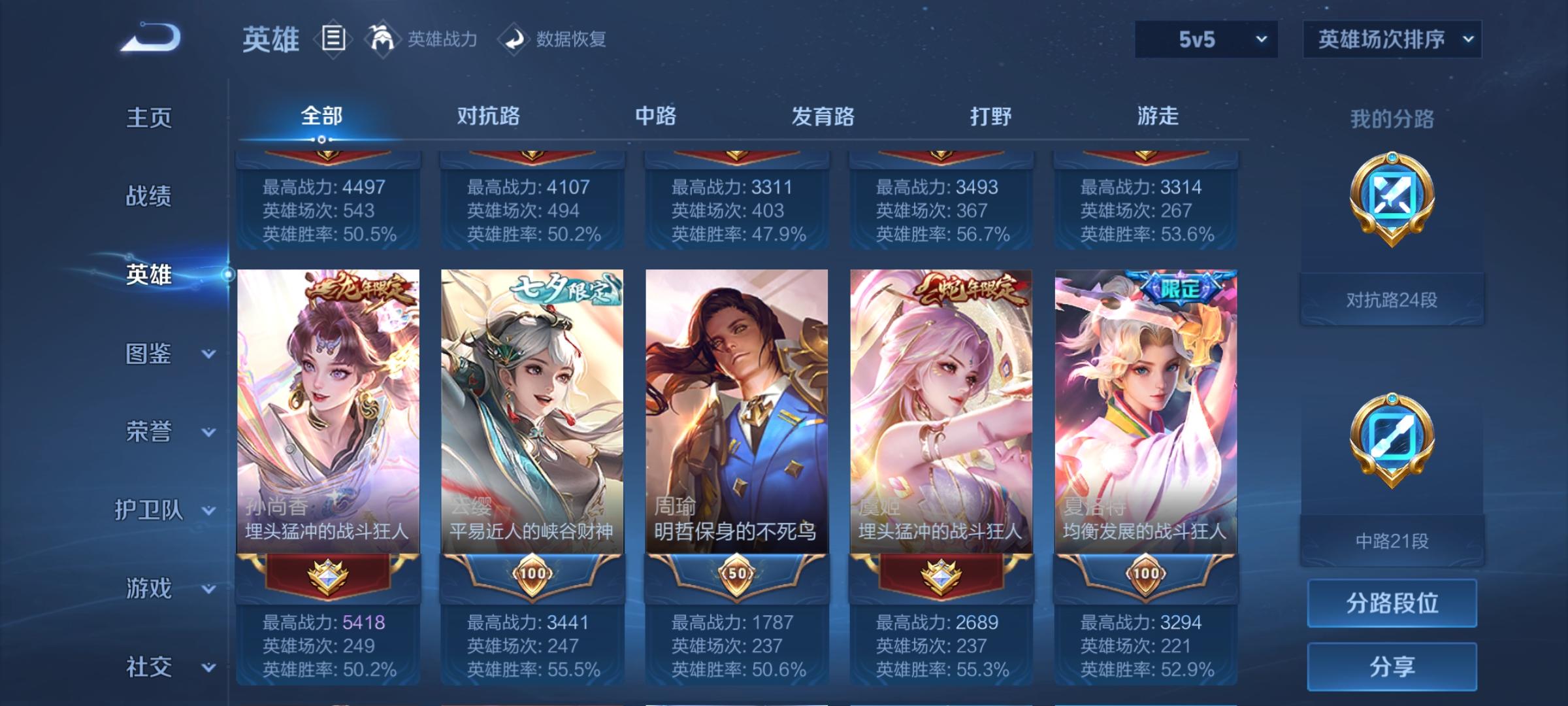Click the 数据恢复 recovery icon
Screen dimensions: 1568x706
click(513, 39)
